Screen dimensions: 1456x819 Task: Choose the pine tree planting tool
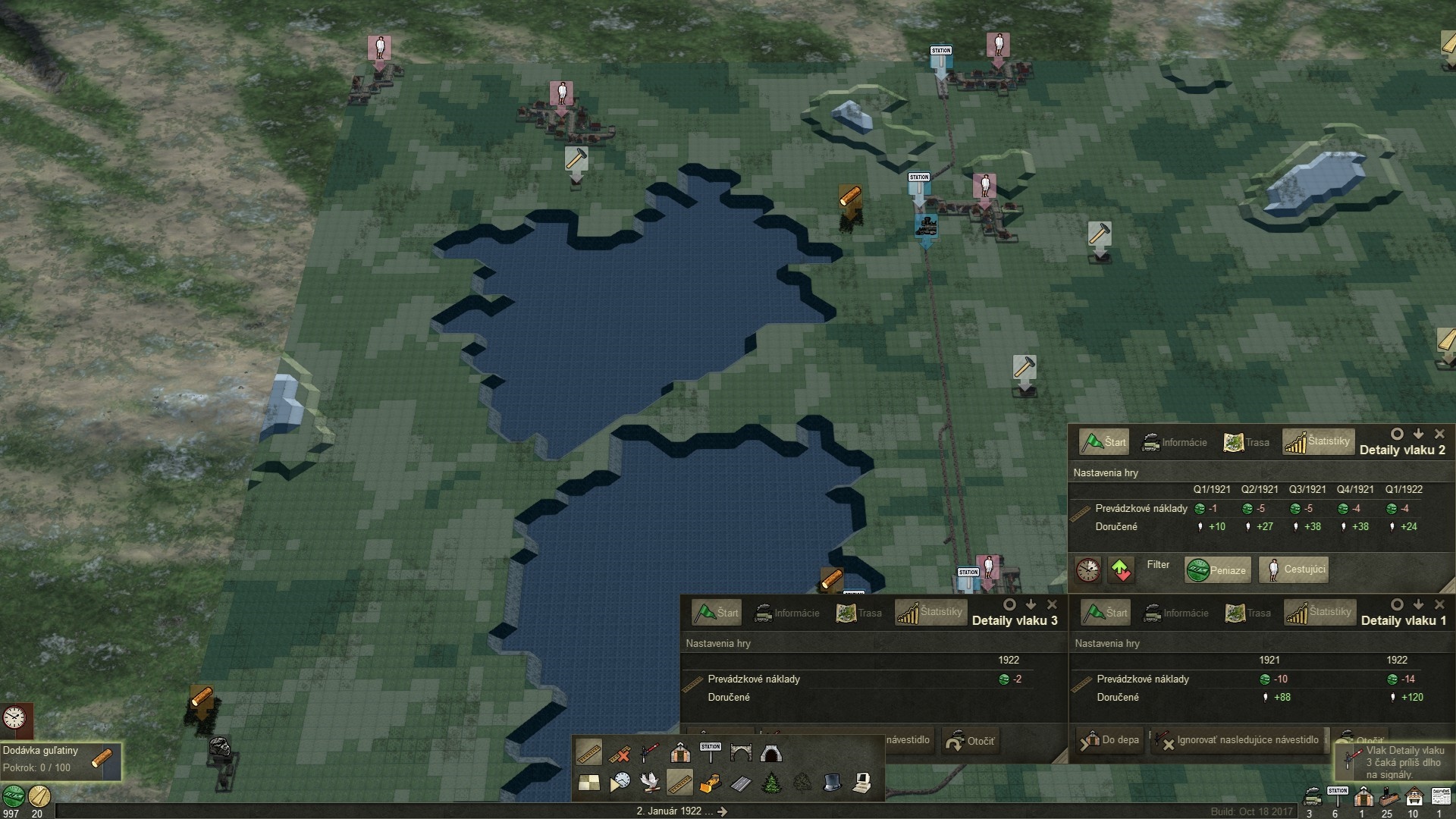click(771, 783)
